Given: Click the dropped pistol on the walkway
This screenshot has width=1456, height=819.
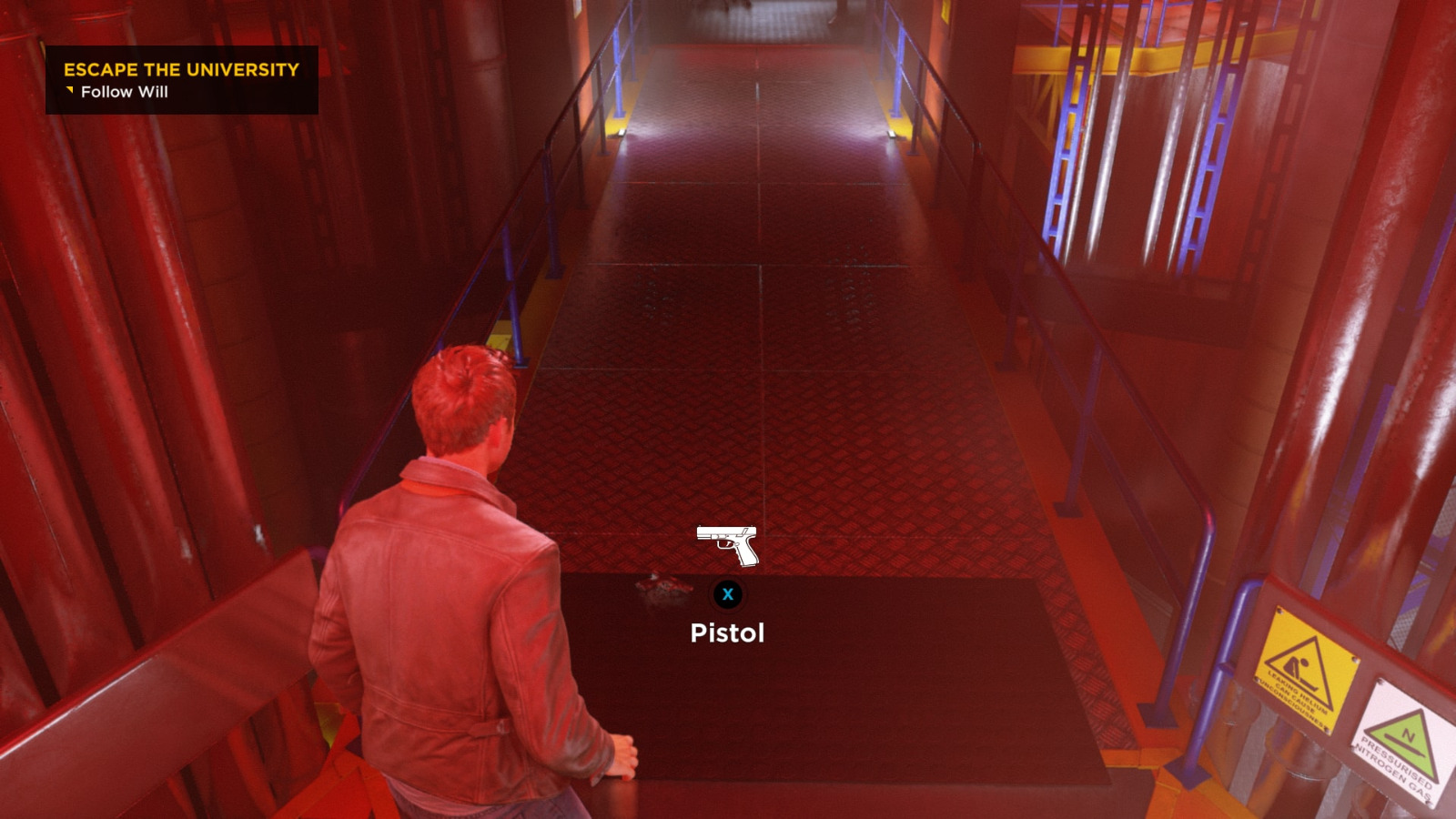Looking at the screenshot, I should coord(662,587).
